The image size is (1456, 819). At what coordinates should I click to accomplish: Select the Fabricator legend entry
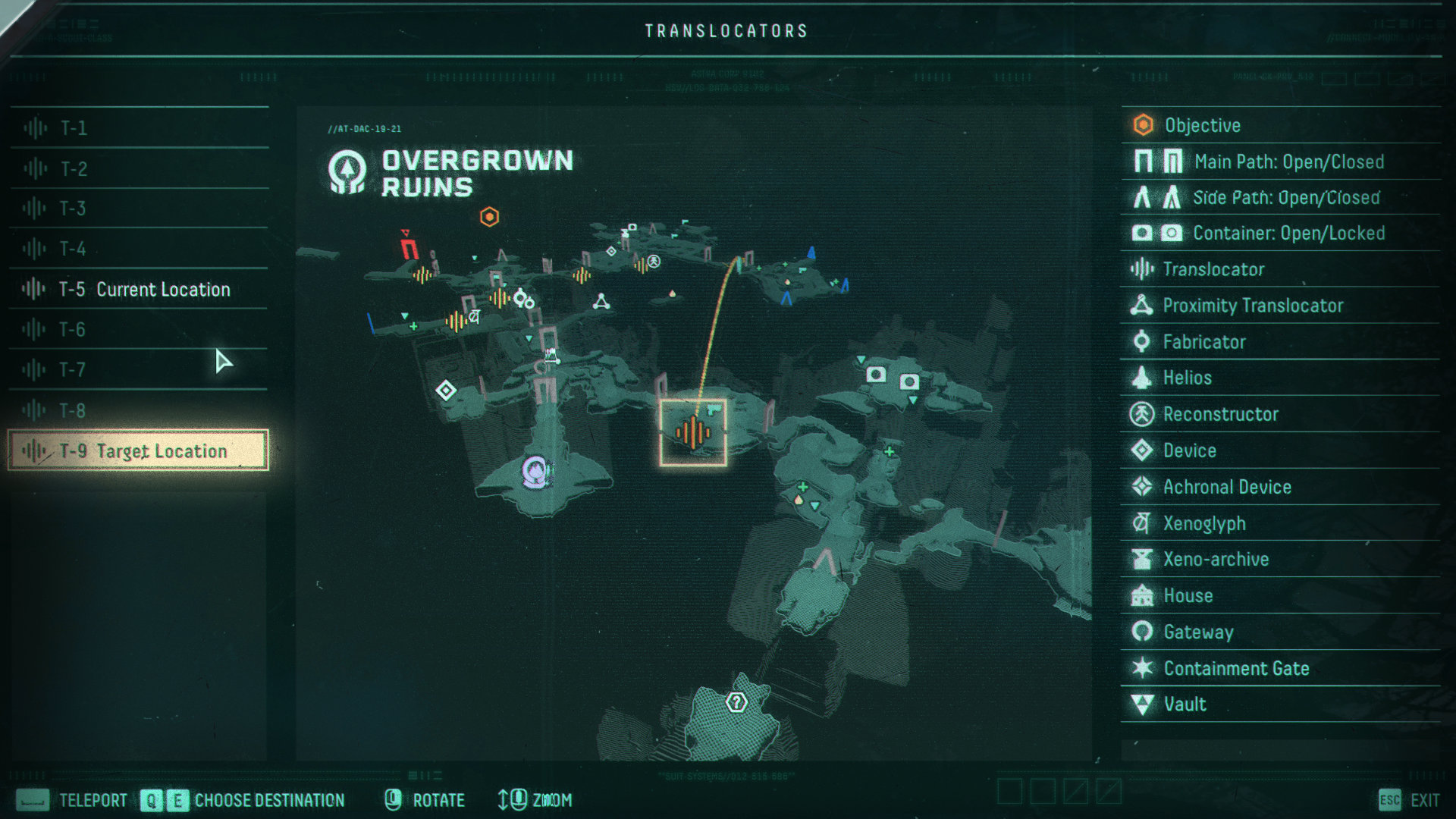point(1204,342)
